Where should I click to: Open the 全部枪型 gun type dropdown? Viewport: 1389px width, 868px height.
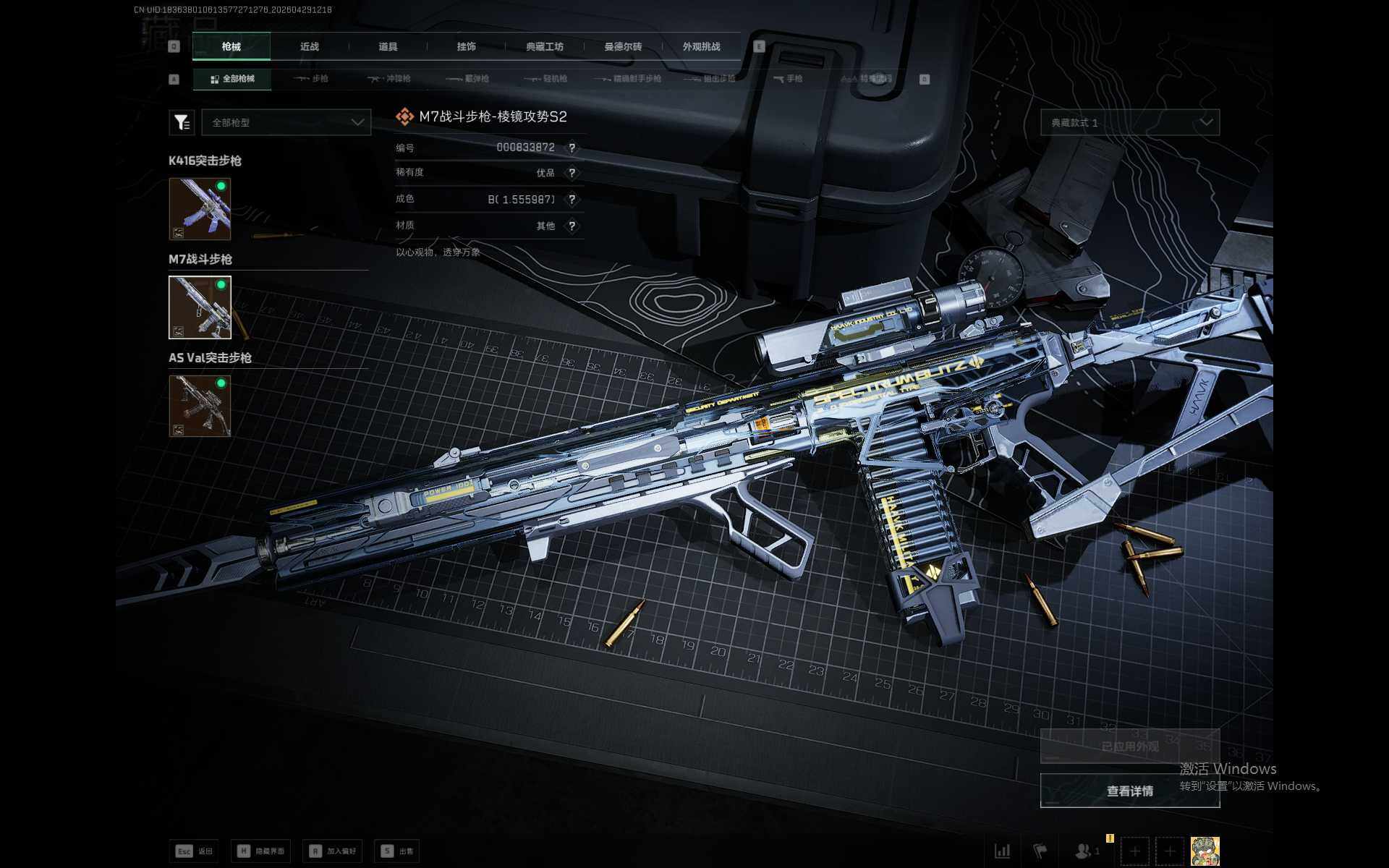[286, 123]
